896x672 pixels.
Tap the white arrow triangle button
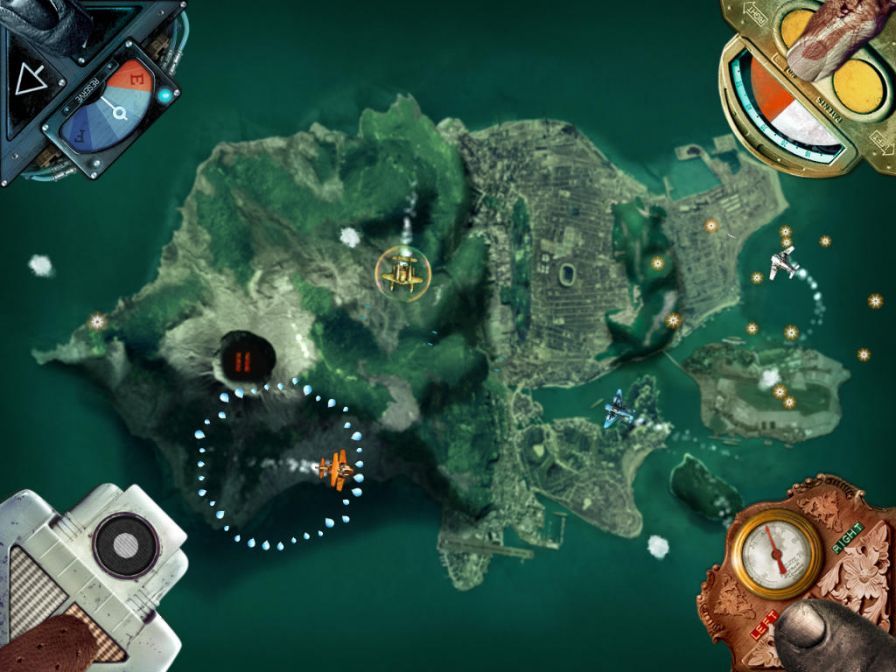[x=32, y=79]
